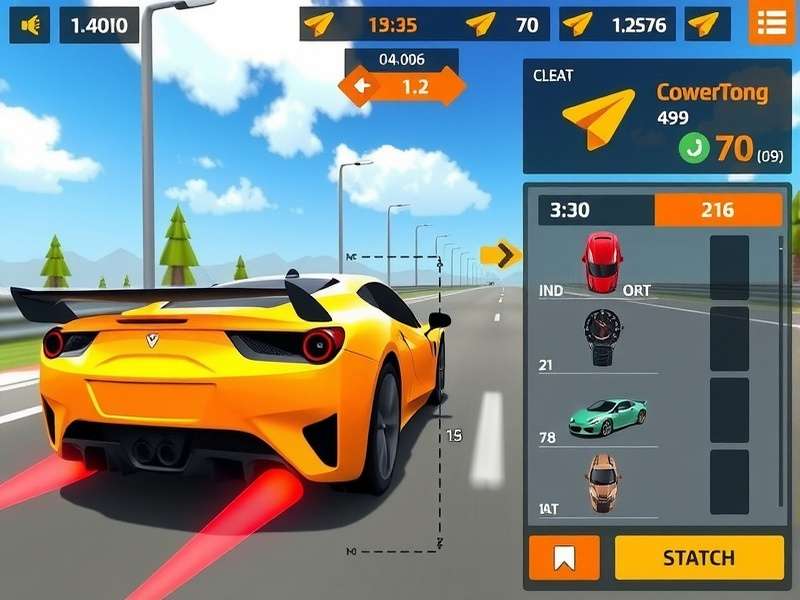Select the red car in the list
800x600 pixels.
click(602, 262)
